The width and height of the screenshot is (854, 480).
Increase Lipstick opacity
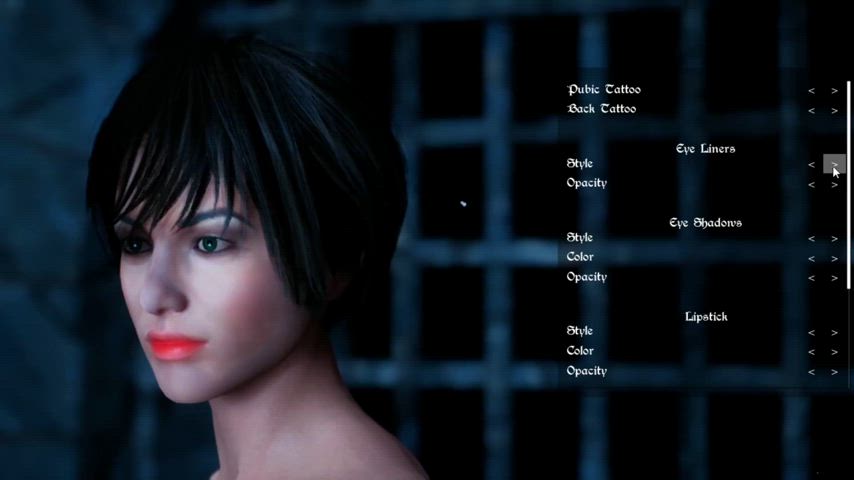(x=835, y=373)
